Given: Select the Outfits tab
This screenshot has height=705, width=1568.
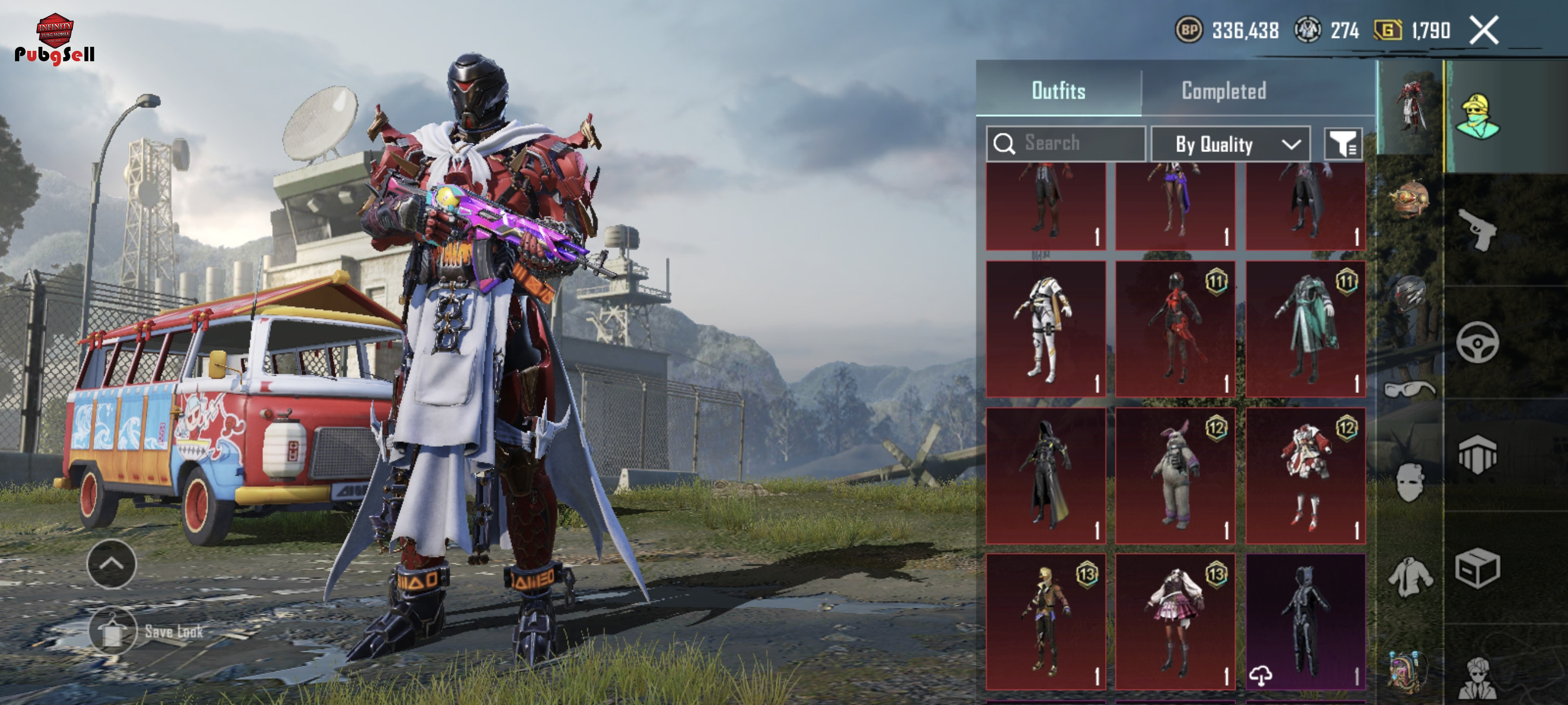Looking at the screenshot, I should (x=1058, y=91).
